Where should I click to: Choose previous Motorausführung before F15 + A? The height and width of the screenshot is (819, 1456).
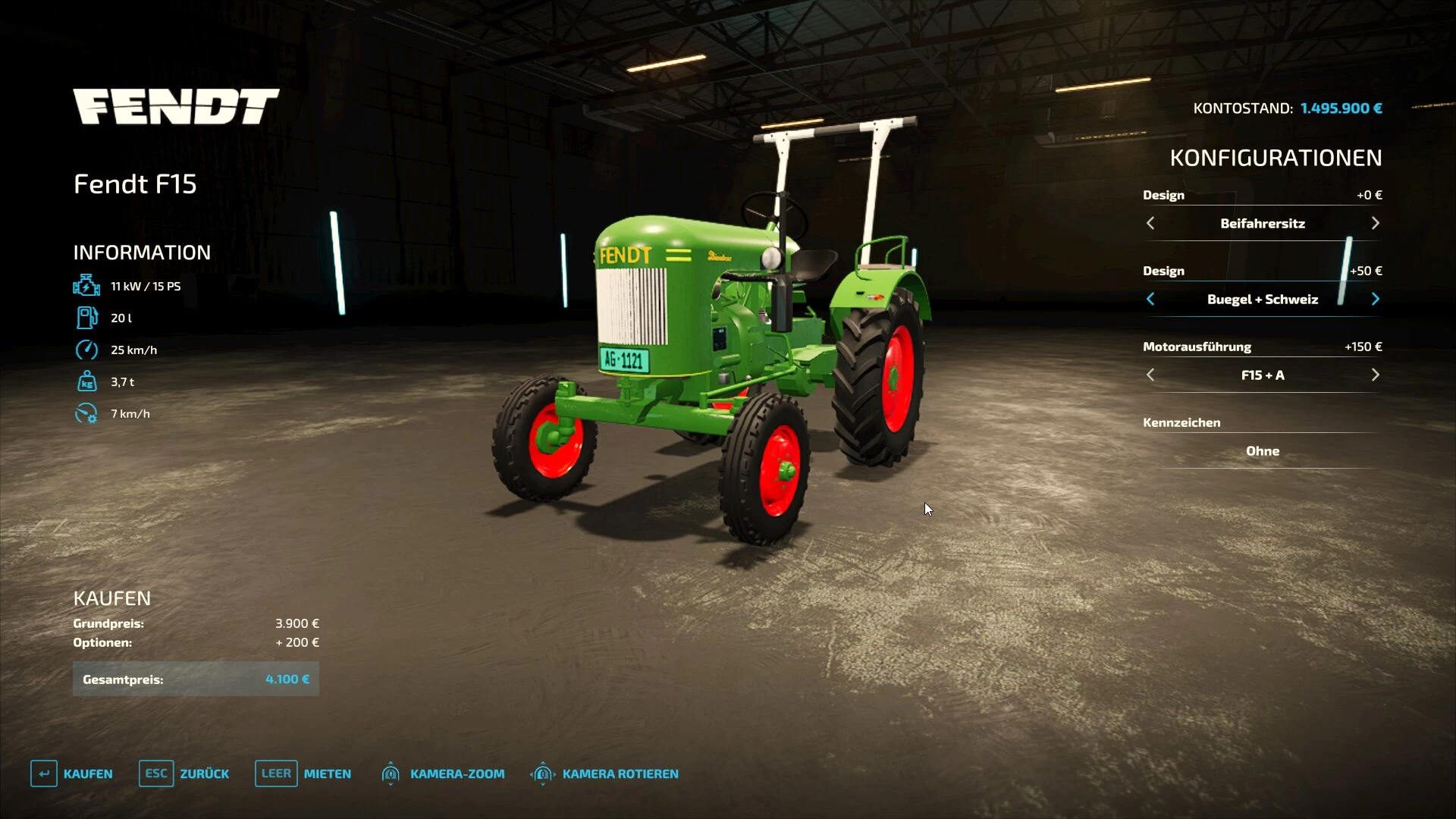[1150, 375]
